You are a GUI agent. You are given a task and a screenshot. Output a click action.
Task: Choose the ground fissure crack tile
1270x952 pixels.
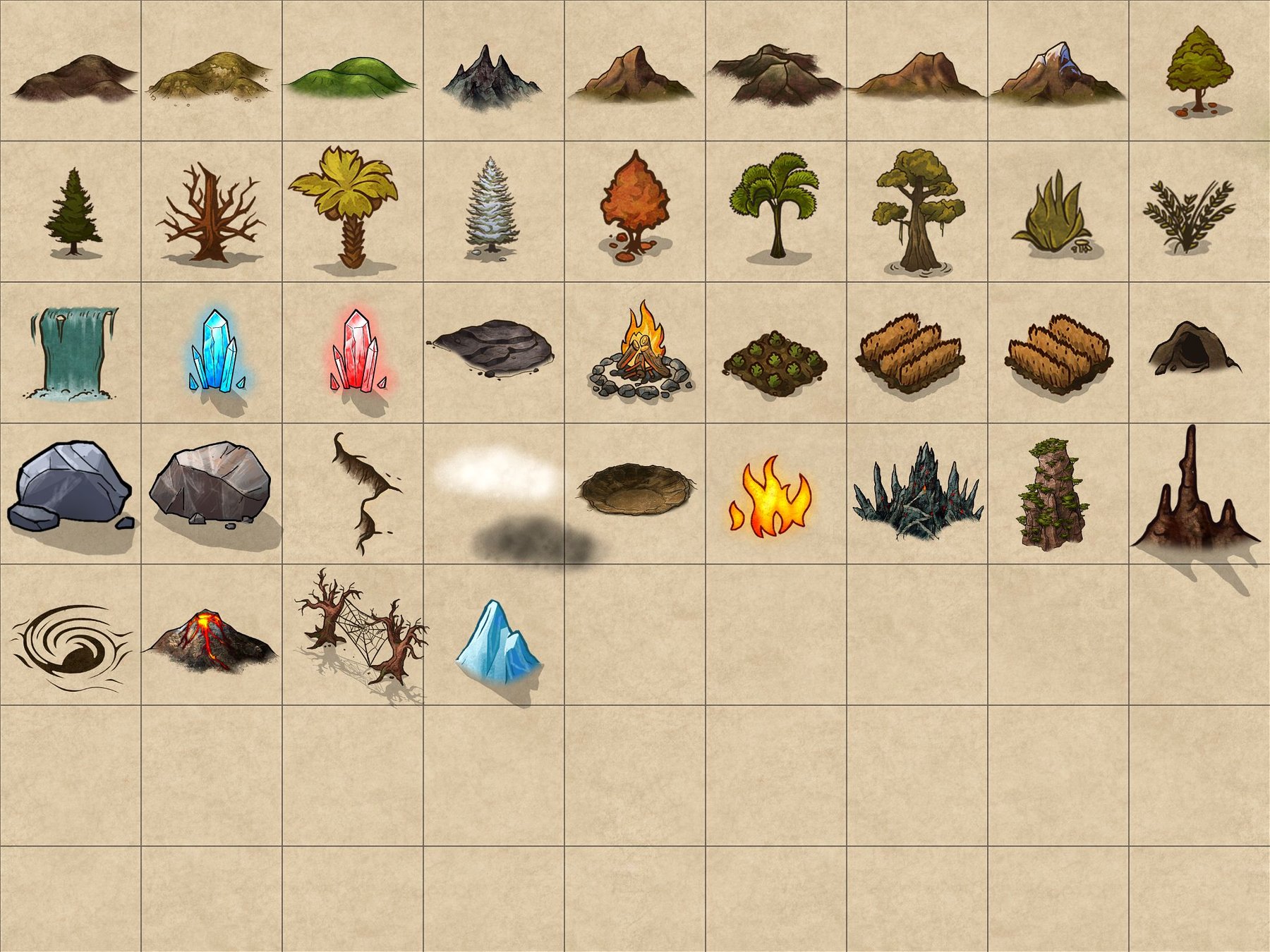click(363, 494)
